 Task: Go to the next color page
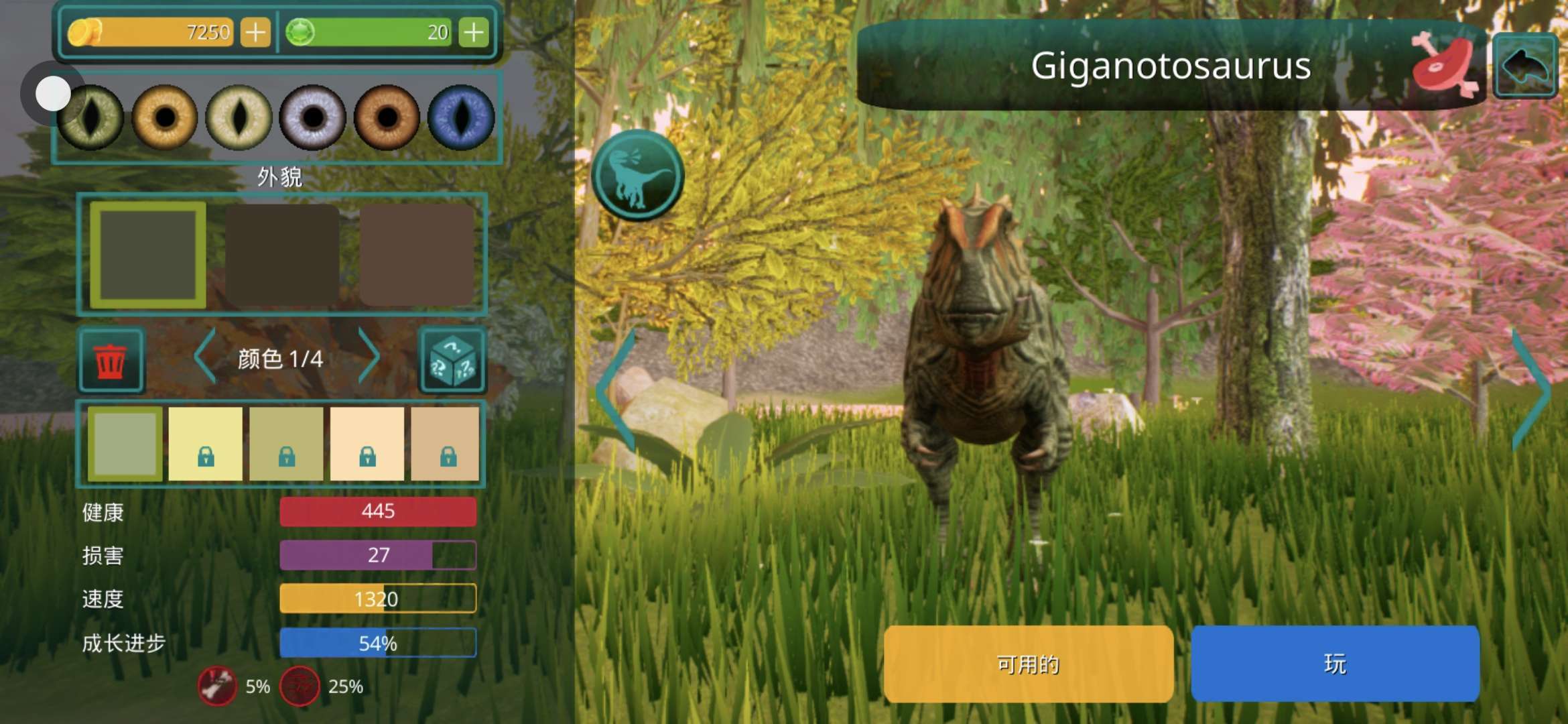369,357
